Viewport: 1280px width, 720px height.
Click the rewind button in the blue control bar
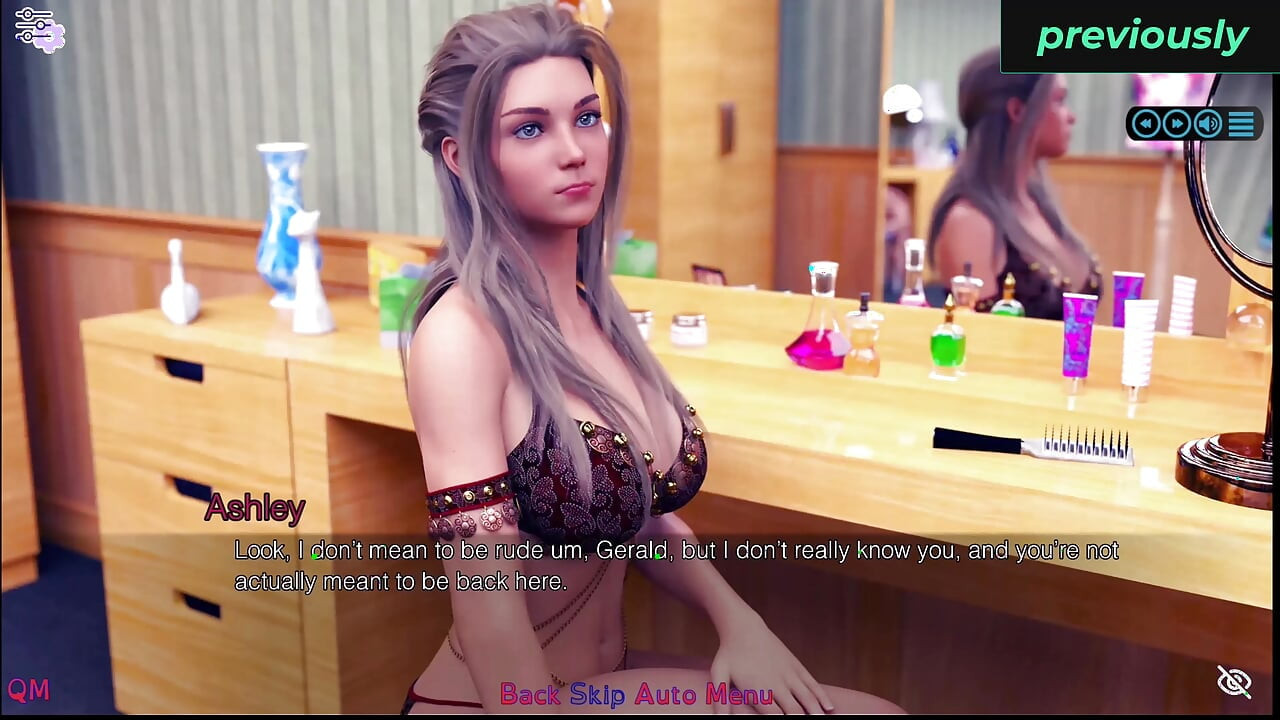(1147, 124)
